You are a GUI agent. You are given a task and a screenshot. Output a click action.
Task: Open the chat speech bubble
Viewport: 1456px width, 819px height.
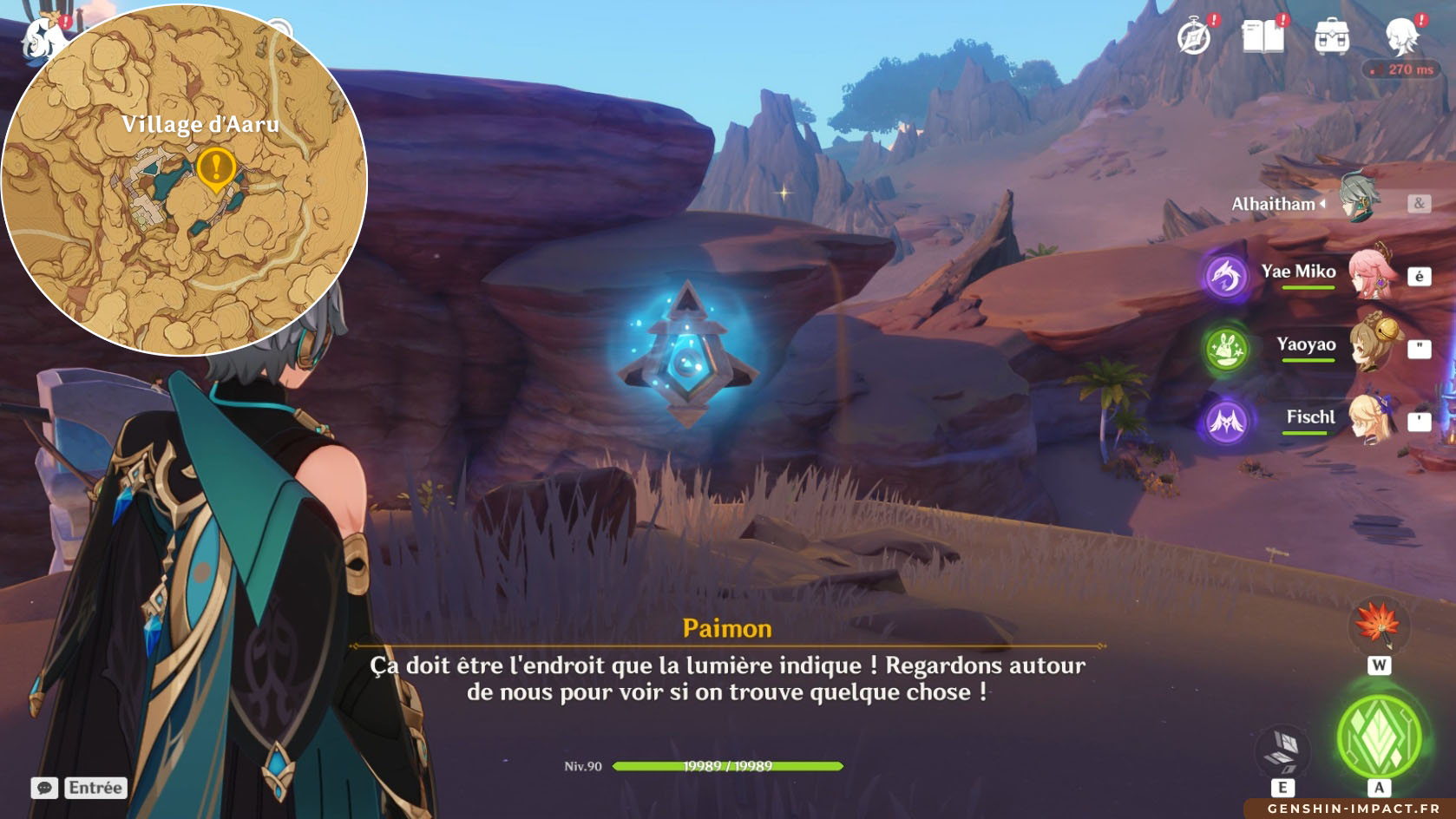click(x=44, y=788)
